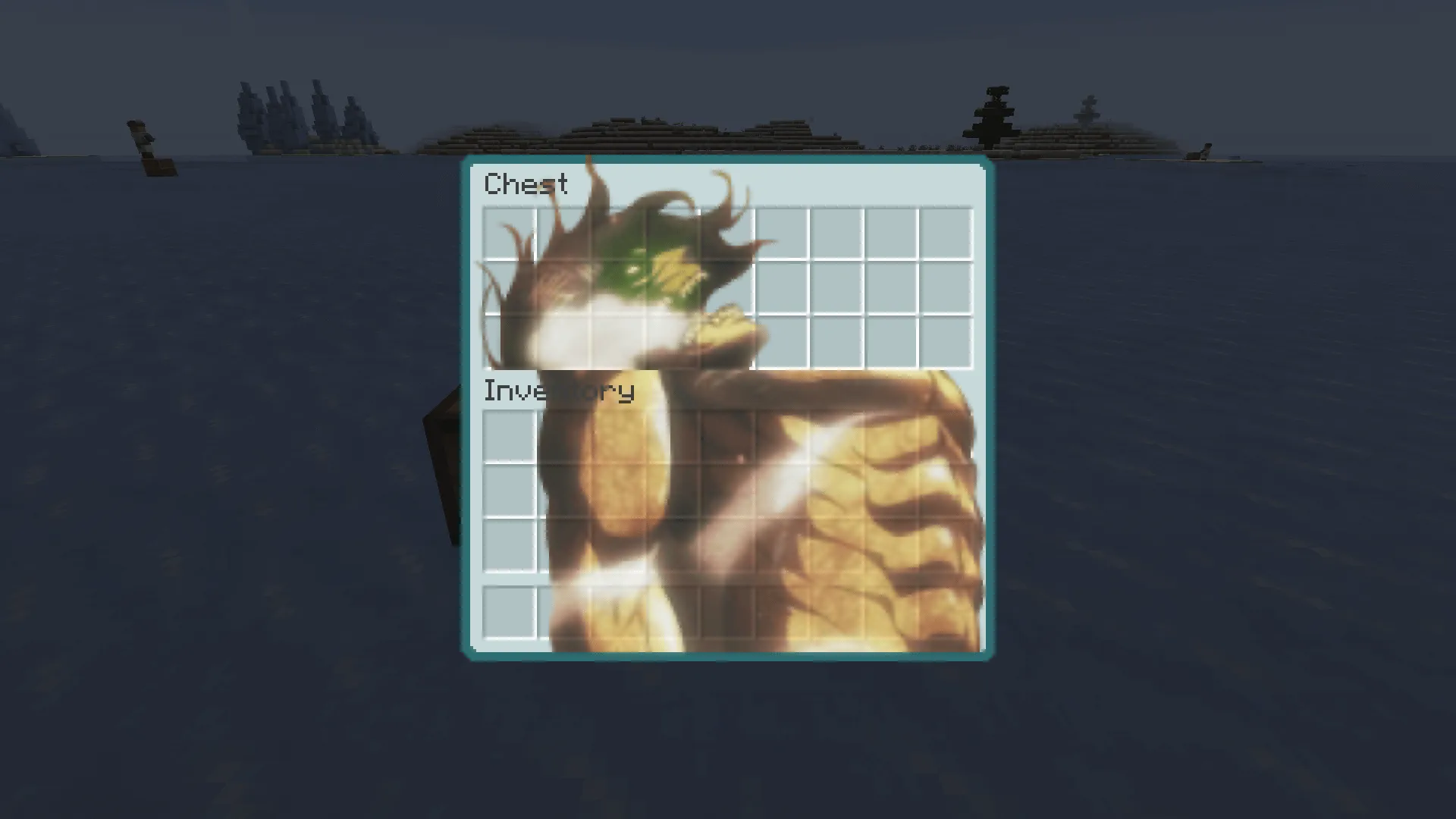The height and width of the screenshot is (819, 1456).
Task: Select the last slot of the inventory grid
Action: (946, 545)
